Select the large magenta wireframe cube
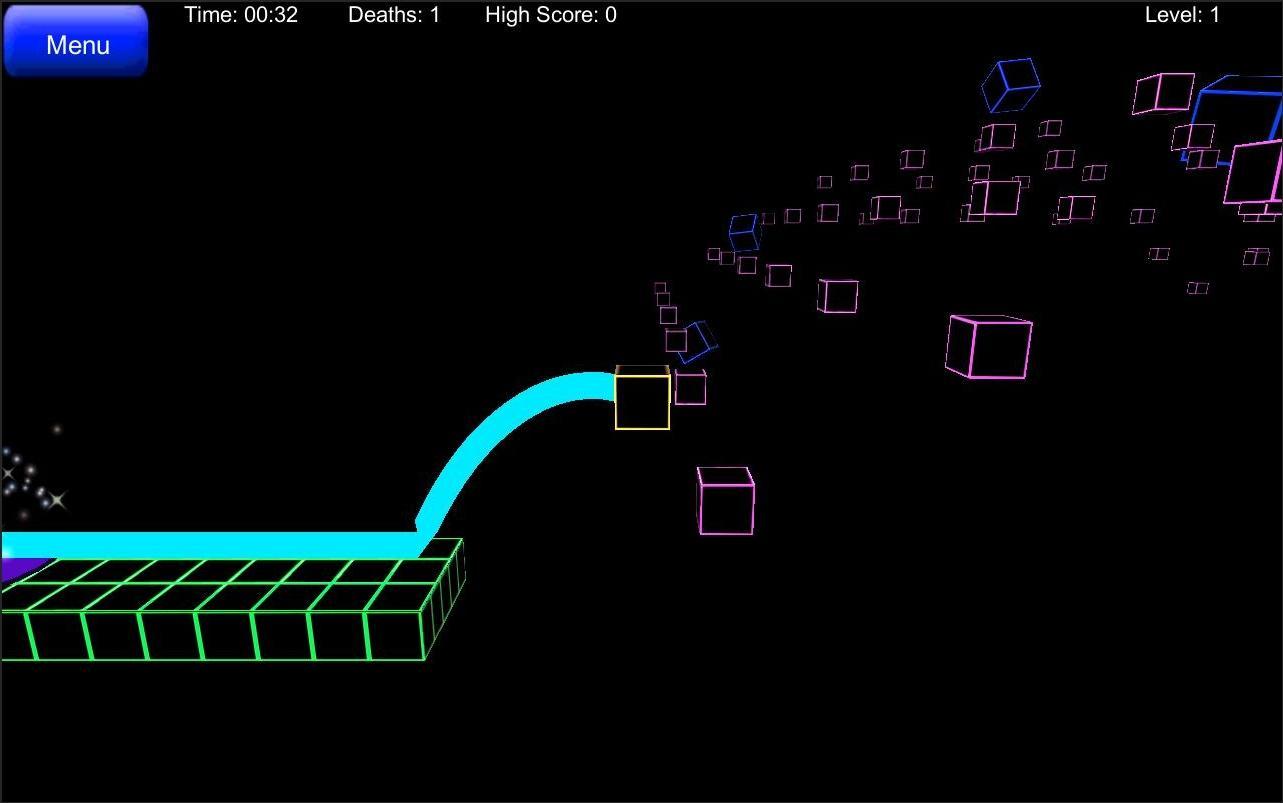 989,348
